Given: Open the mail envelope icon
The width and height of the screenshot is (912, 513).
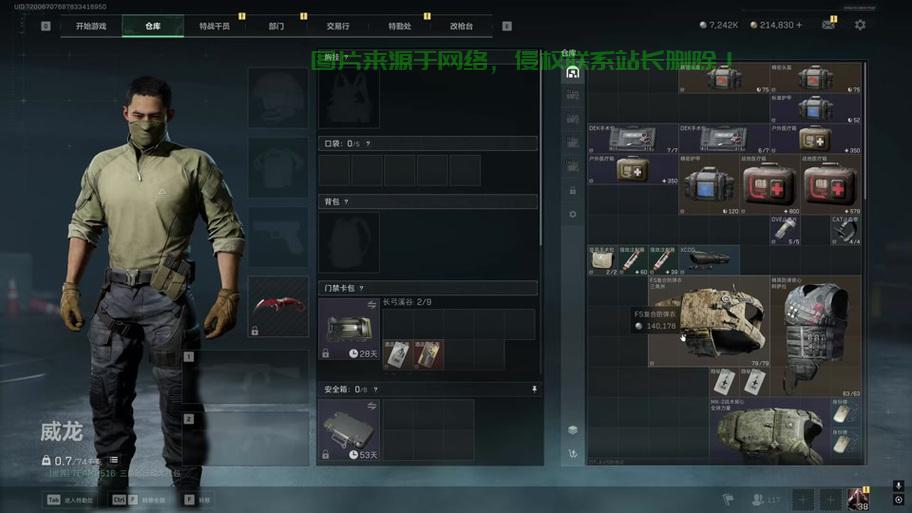Looking at the screenshot, I should coord(828,25).
